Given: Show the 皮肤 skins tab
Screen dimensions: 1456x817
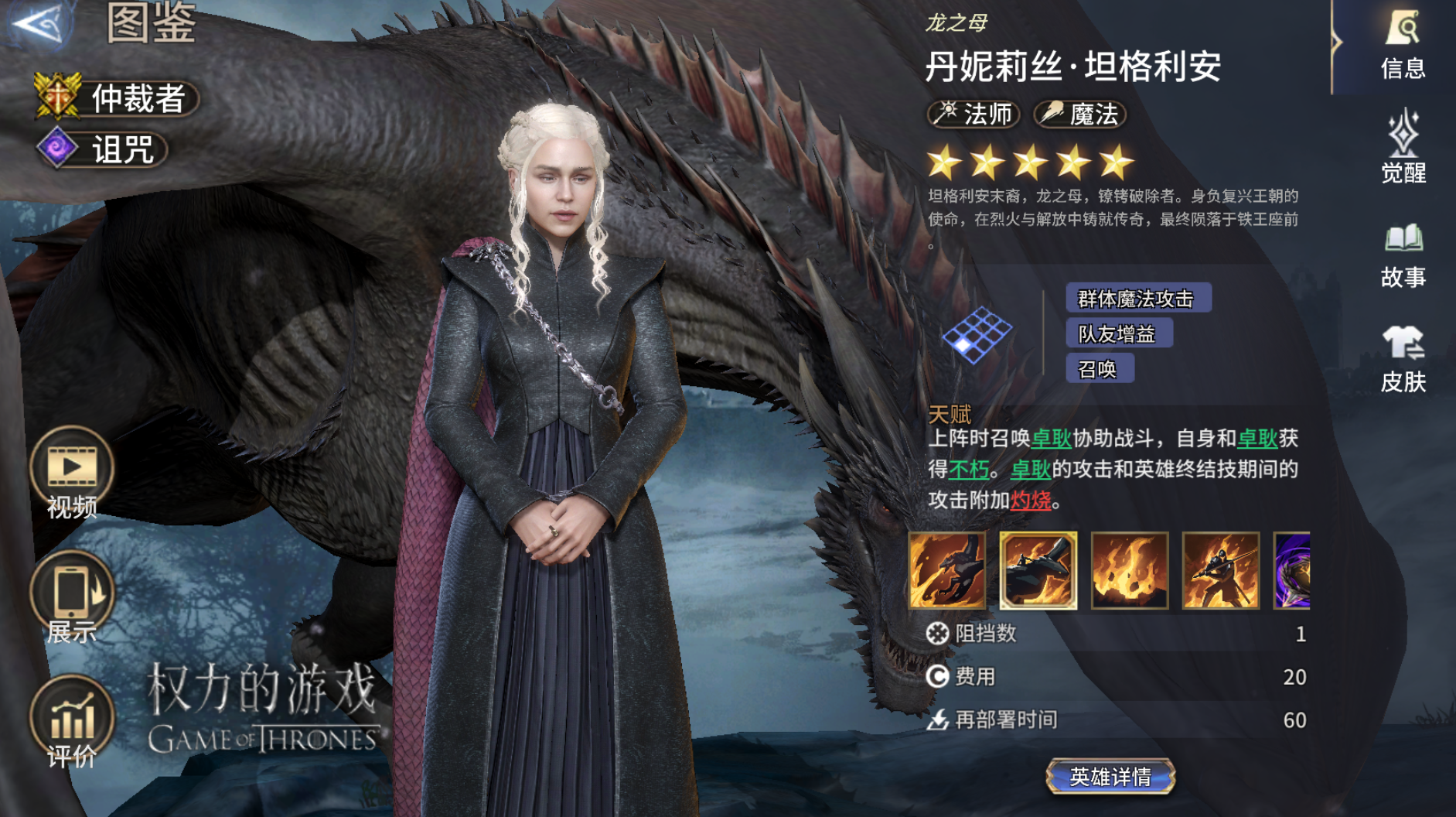Looking at the screenshot, I should (1403, 358).
